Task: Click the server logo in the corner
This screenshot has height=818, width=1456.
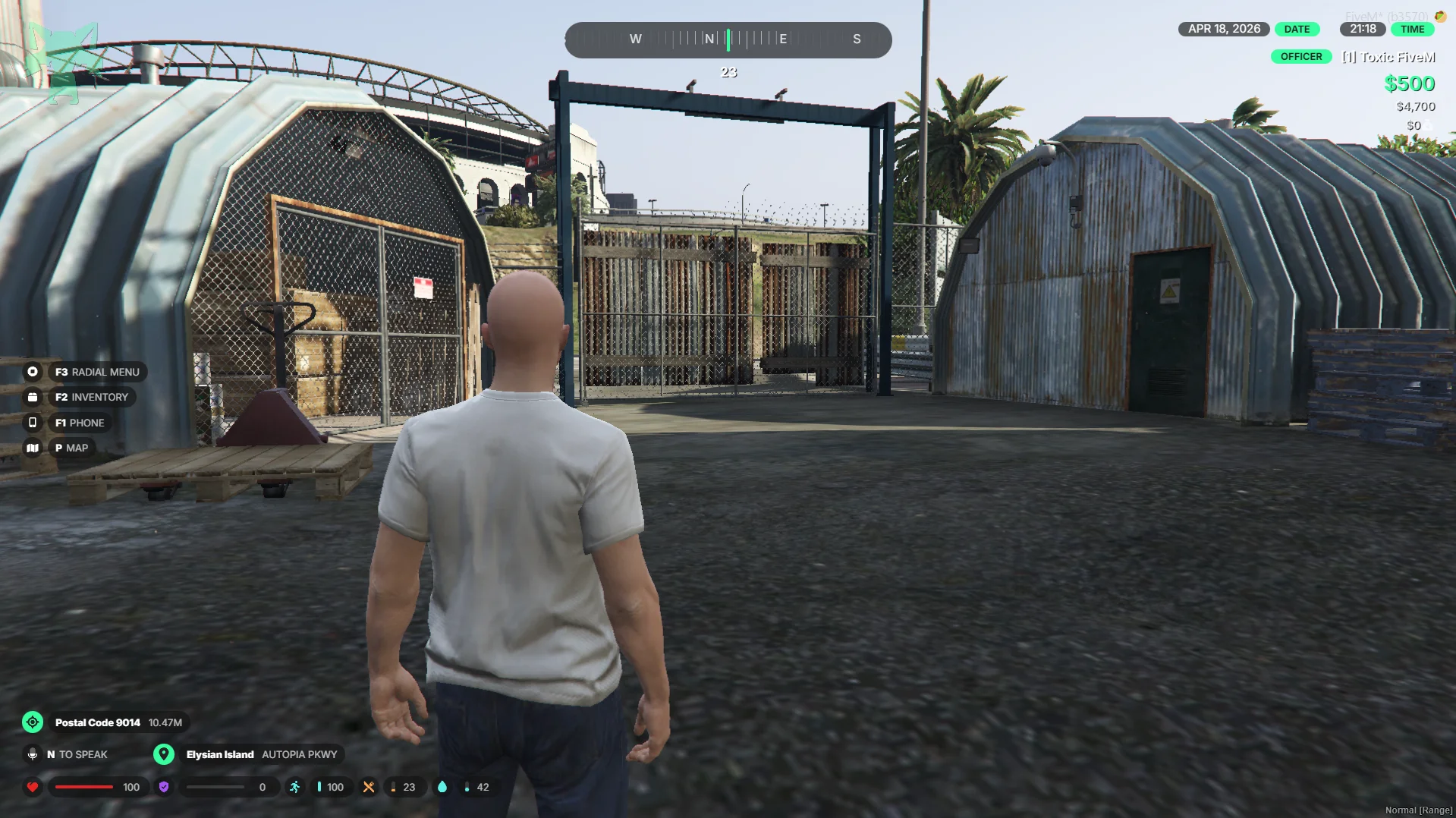Action: click(x=64, y=62)
